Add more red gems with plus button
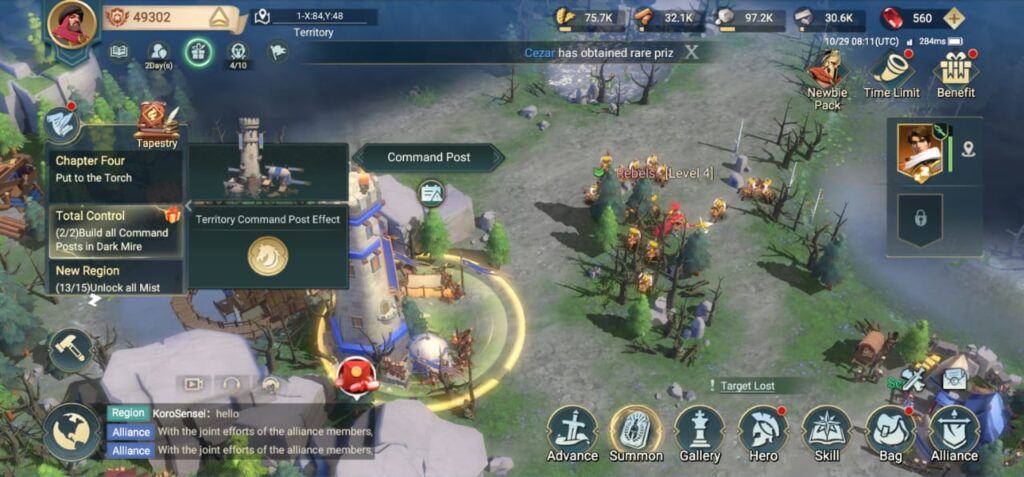The image size is (1024, 477). 955,18
